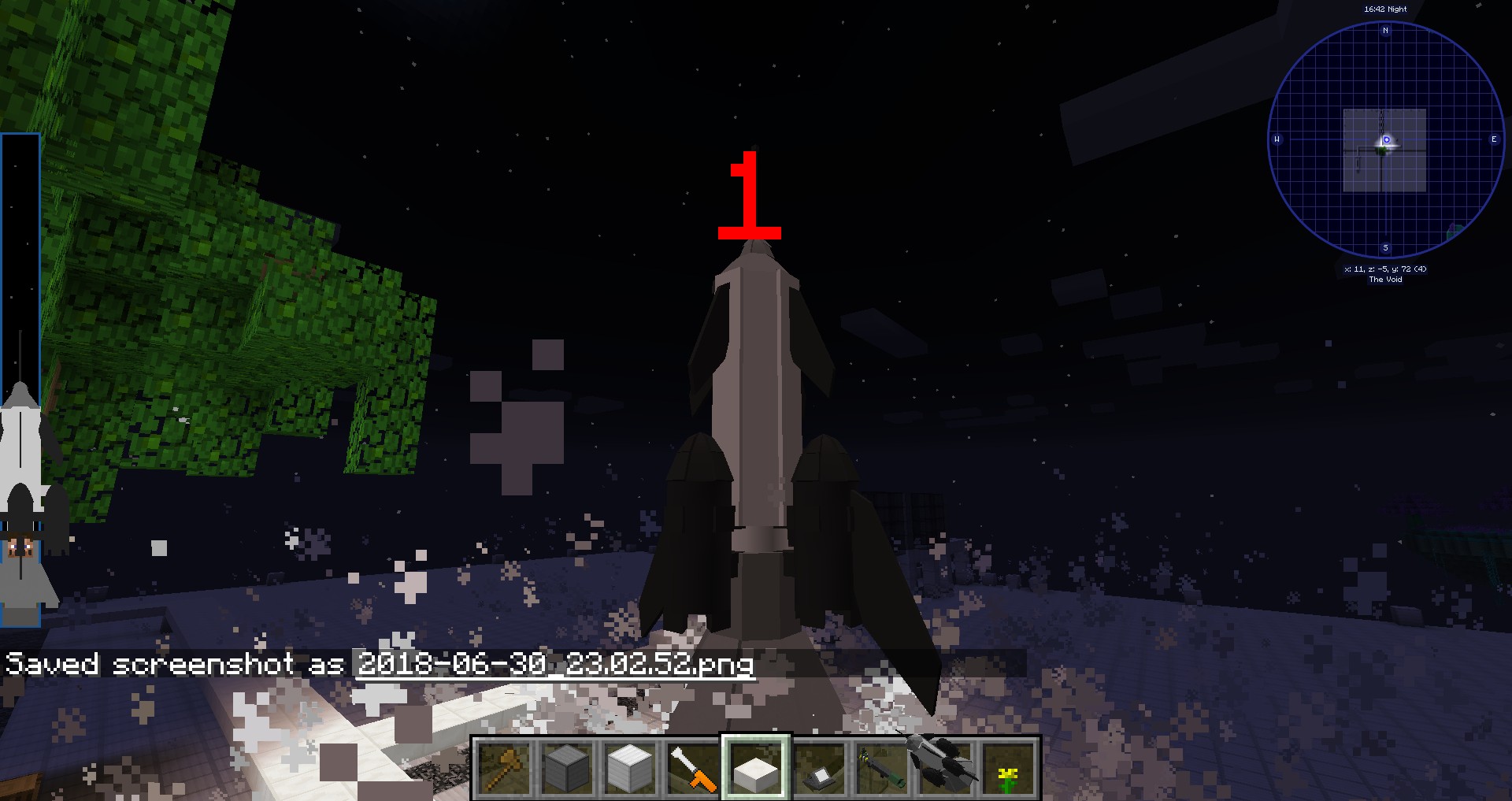Viewport: 1512px width, 801px height.
Task: Select the wooden axe hotbar slot
Action: (x=504, y=768)
